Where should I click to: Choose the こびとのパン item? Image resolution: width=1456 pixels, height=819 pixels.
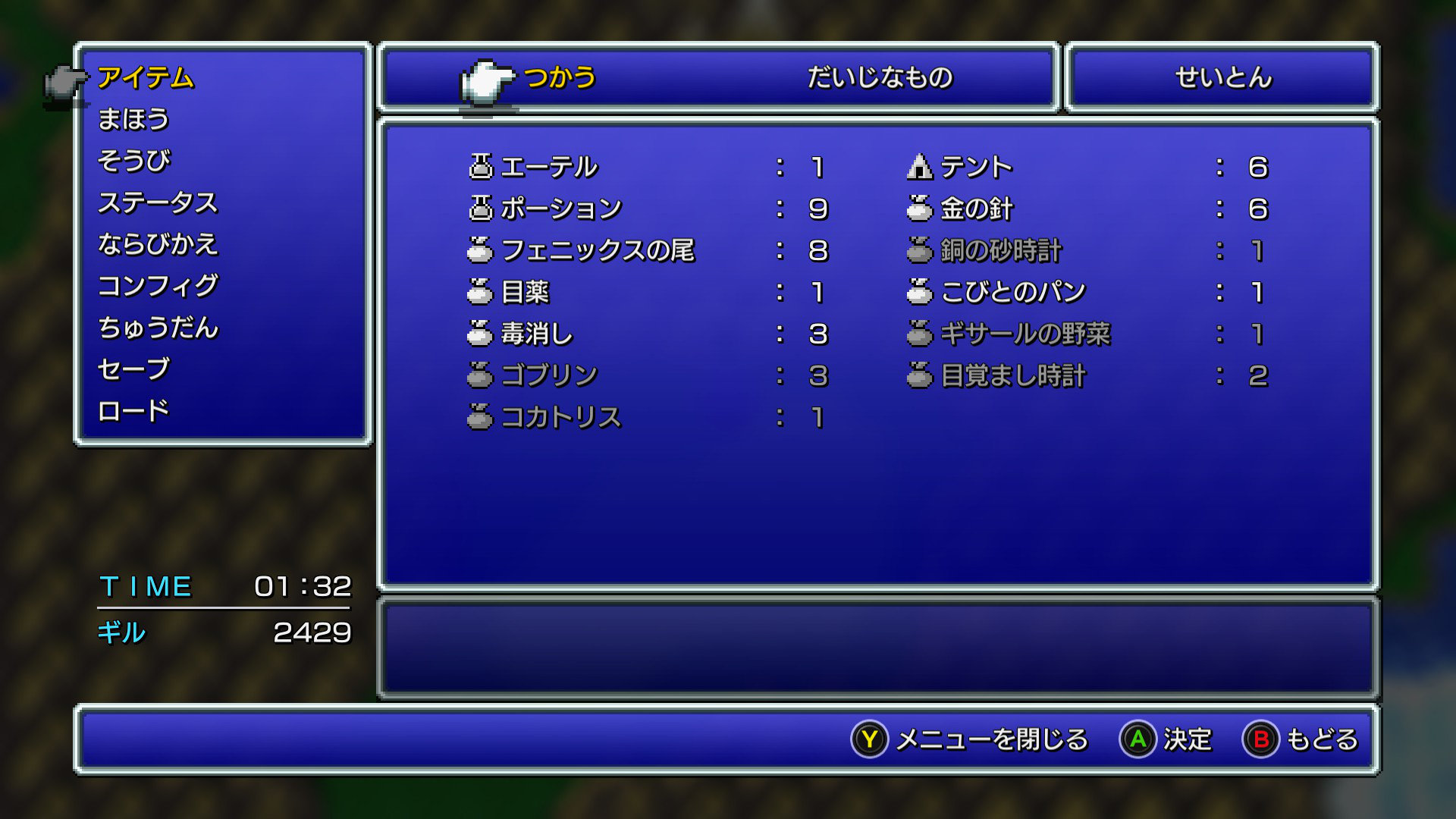point(1013,292)
